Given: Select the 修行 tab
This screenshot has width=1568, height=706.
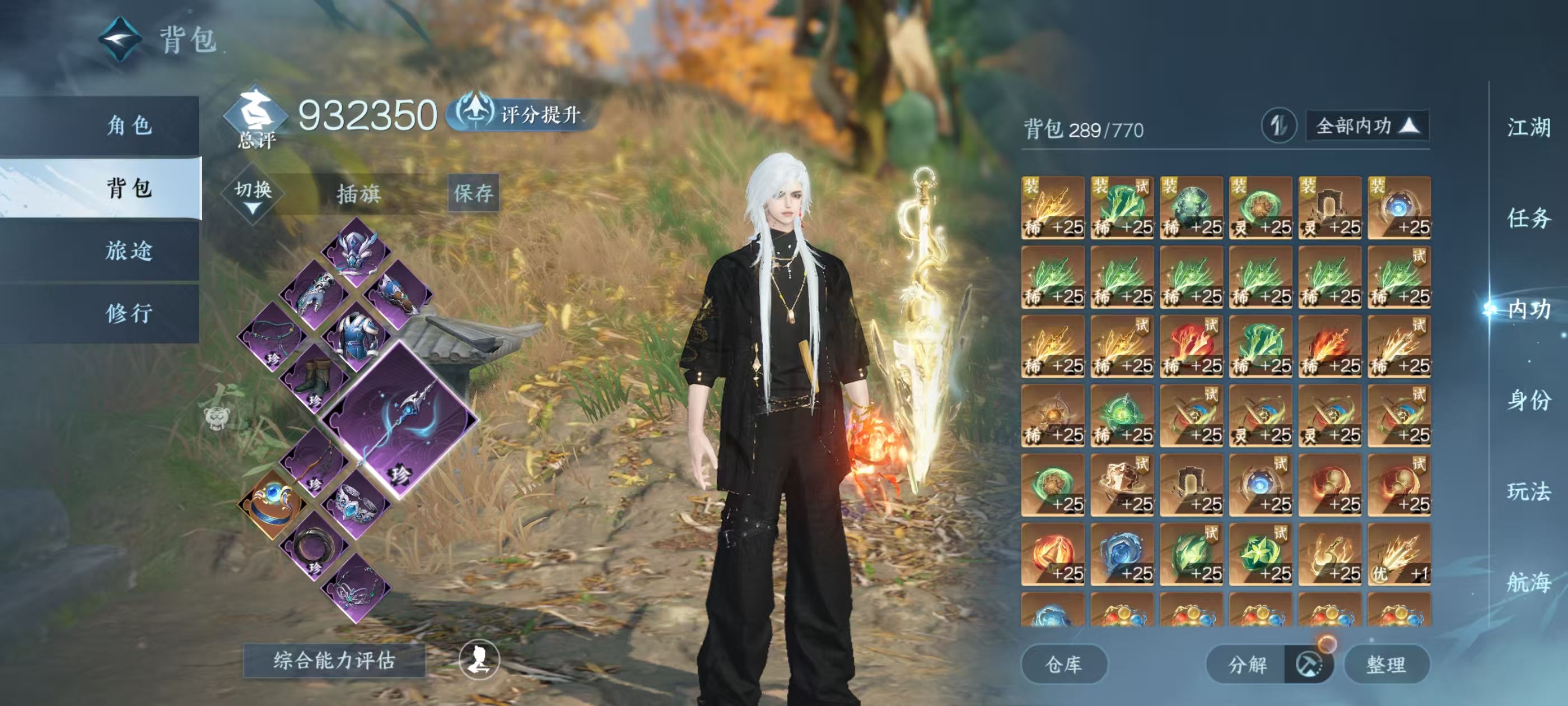Looking at the screenshot, I should point(128,313).
